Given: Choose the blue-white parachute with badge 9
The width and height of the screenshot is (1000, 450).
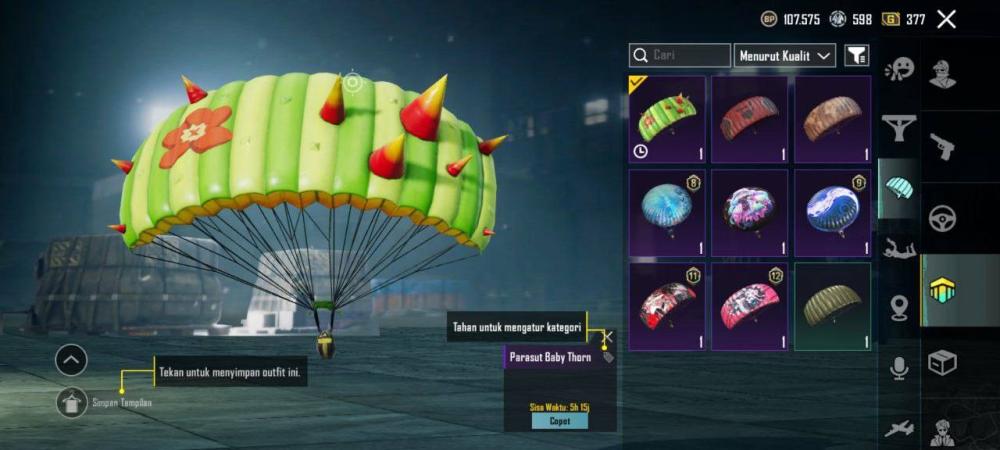Looking at the screenshot, I should point(832,213).
